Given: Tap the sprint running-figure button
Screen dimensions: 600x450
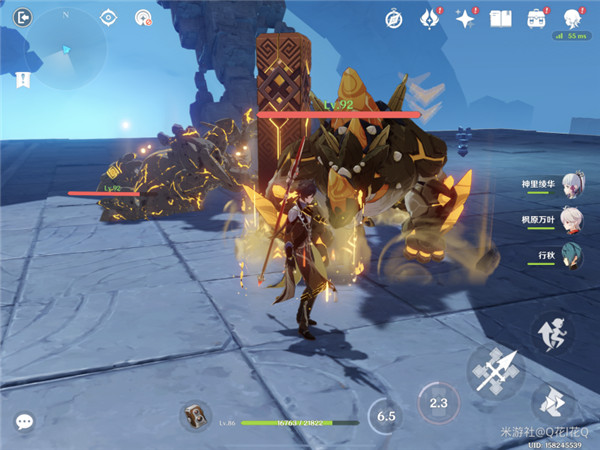Looking at the screenshot, I should click(550, 332).
